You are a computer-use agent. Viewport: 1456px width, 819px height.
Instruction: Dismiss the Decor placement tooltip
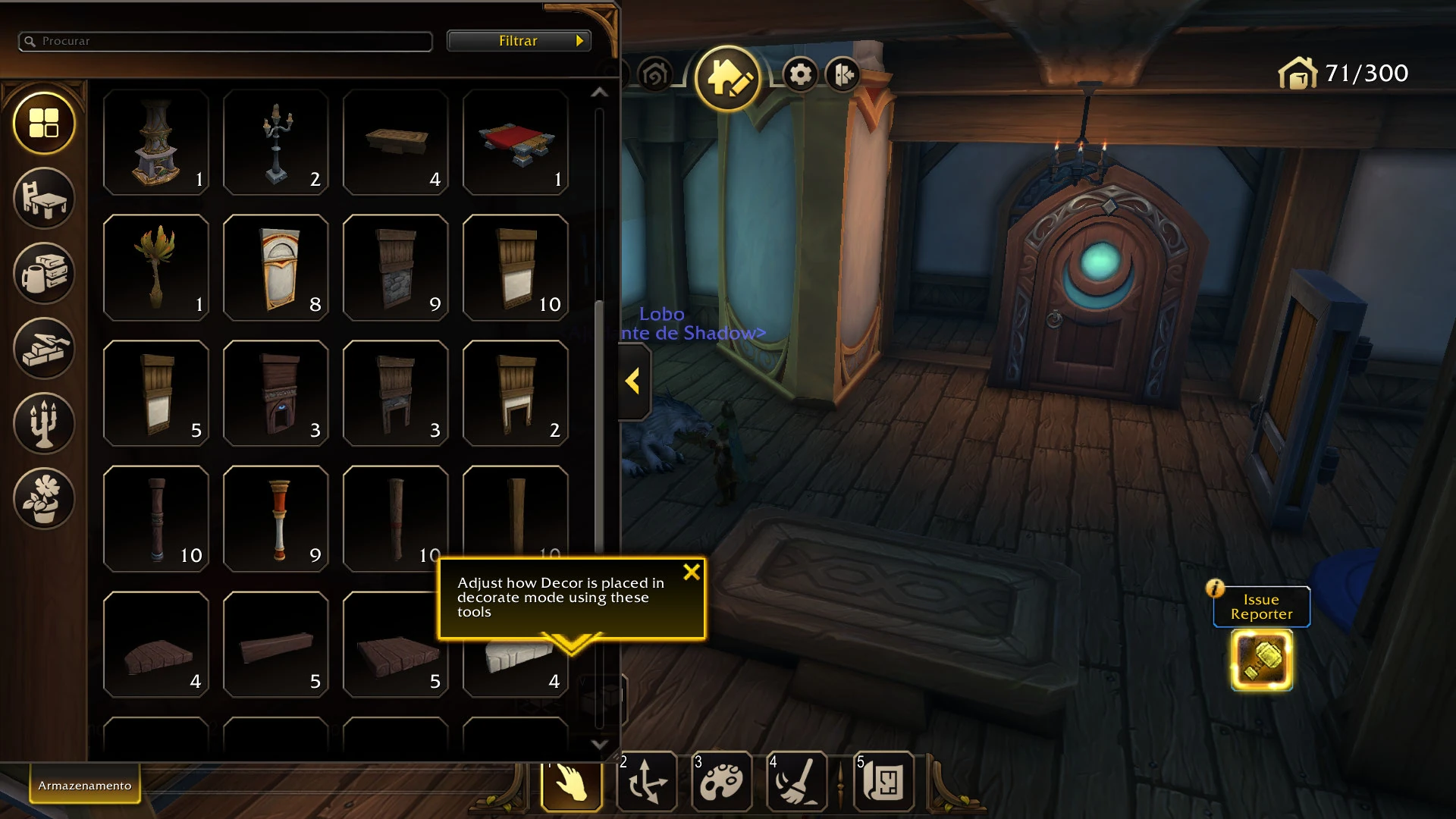click(691, 573)
